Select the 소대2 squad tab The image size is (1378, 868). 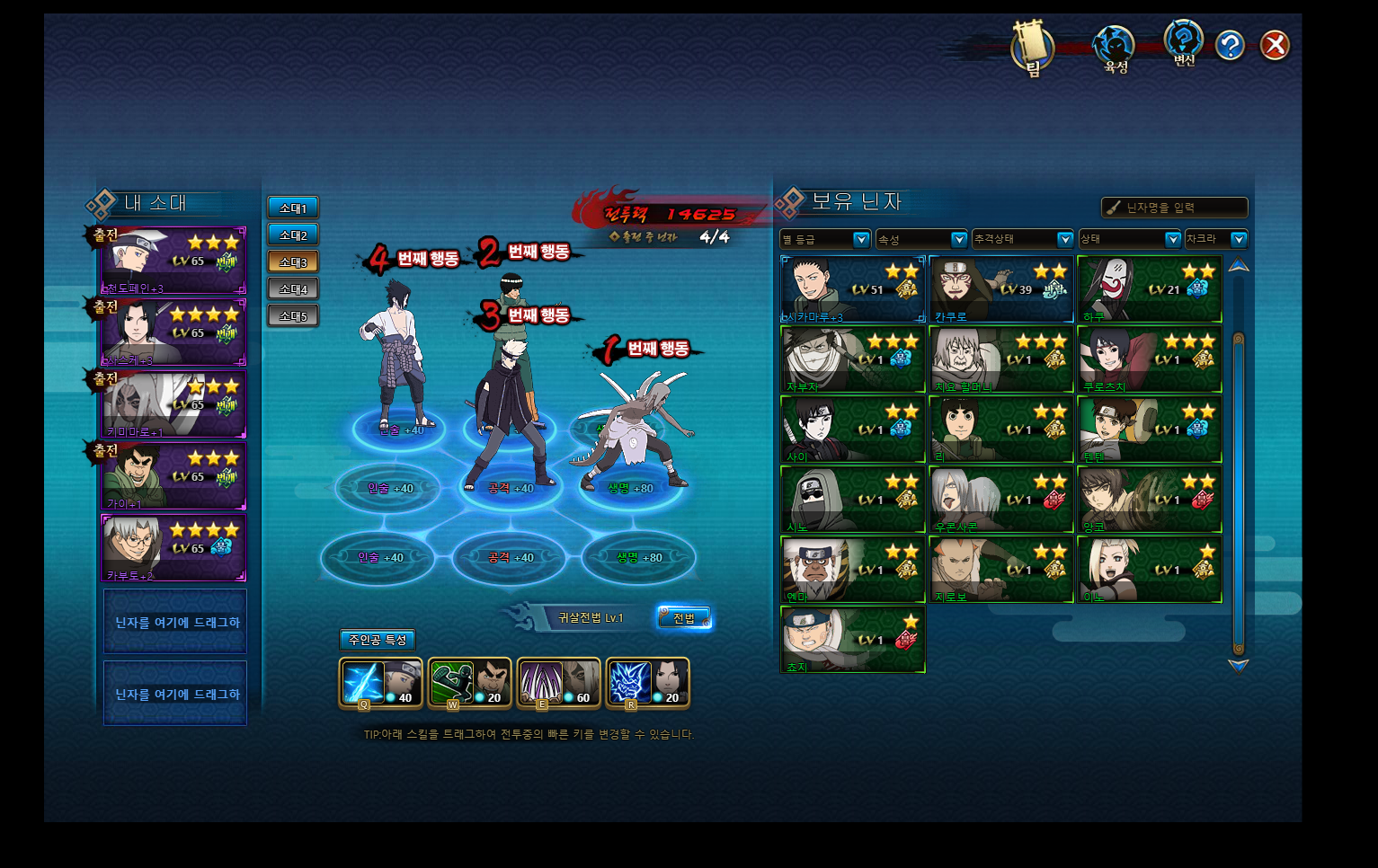pyautogui.click(x=293, y=235)
